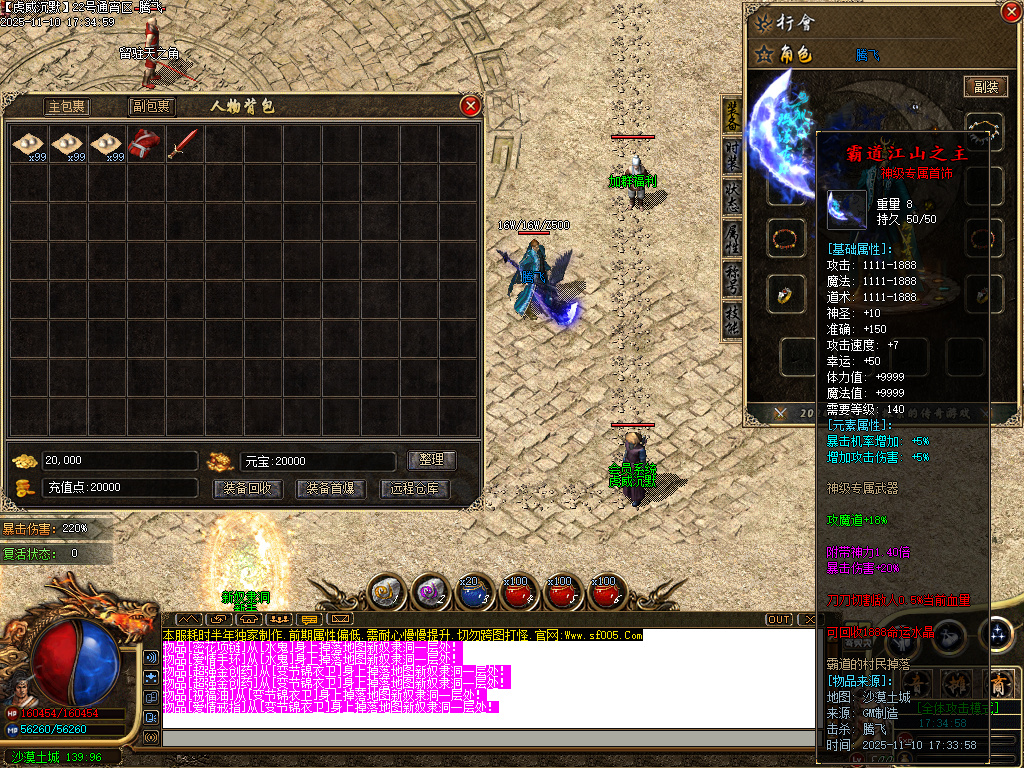1024x768 pixels.
Task: Pick the red sword in the backpack
Action: (183, 144)
